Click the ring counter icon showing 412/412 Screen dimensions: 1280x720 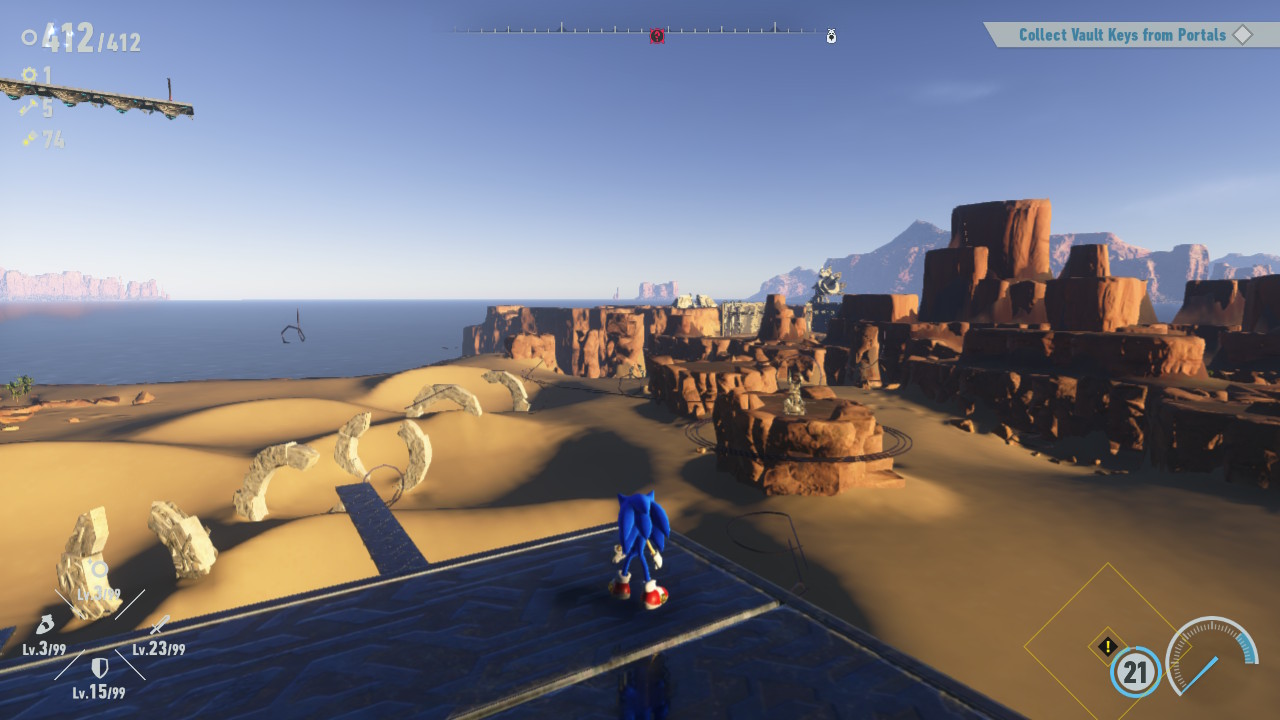[x=29, y=38]
